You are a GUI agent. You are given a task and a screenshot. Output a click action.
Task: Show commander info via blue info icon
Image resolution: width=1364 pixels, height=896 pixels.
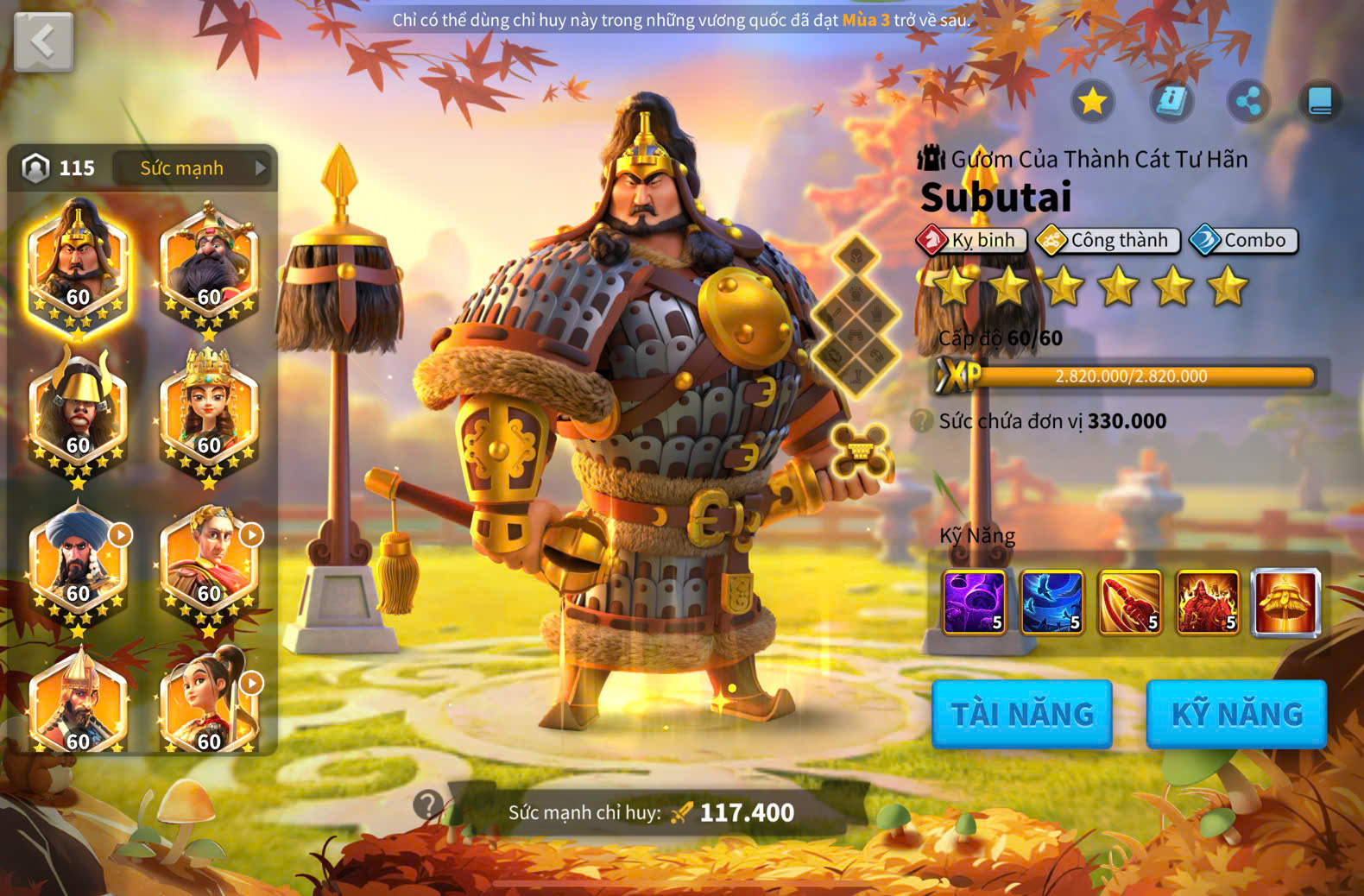coord(1171,102)
